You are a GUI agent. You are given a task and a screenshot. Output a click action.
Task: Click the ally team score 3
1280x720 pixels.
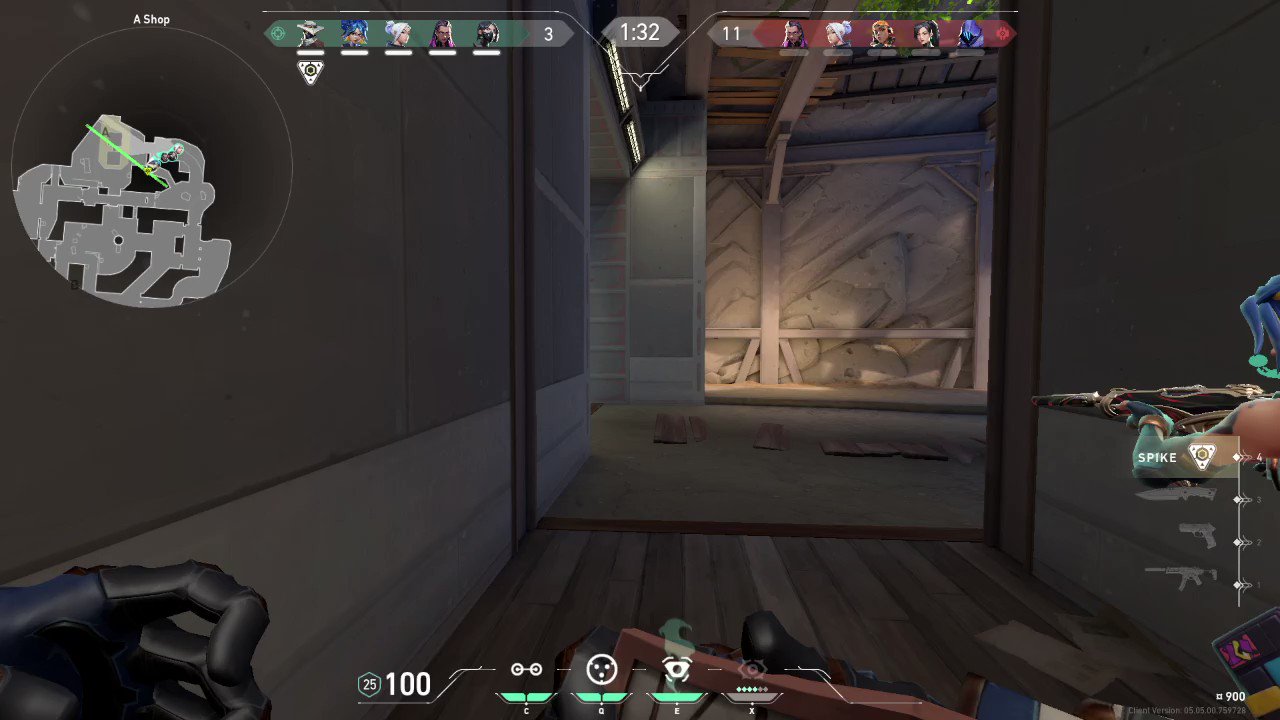[548, 34]
